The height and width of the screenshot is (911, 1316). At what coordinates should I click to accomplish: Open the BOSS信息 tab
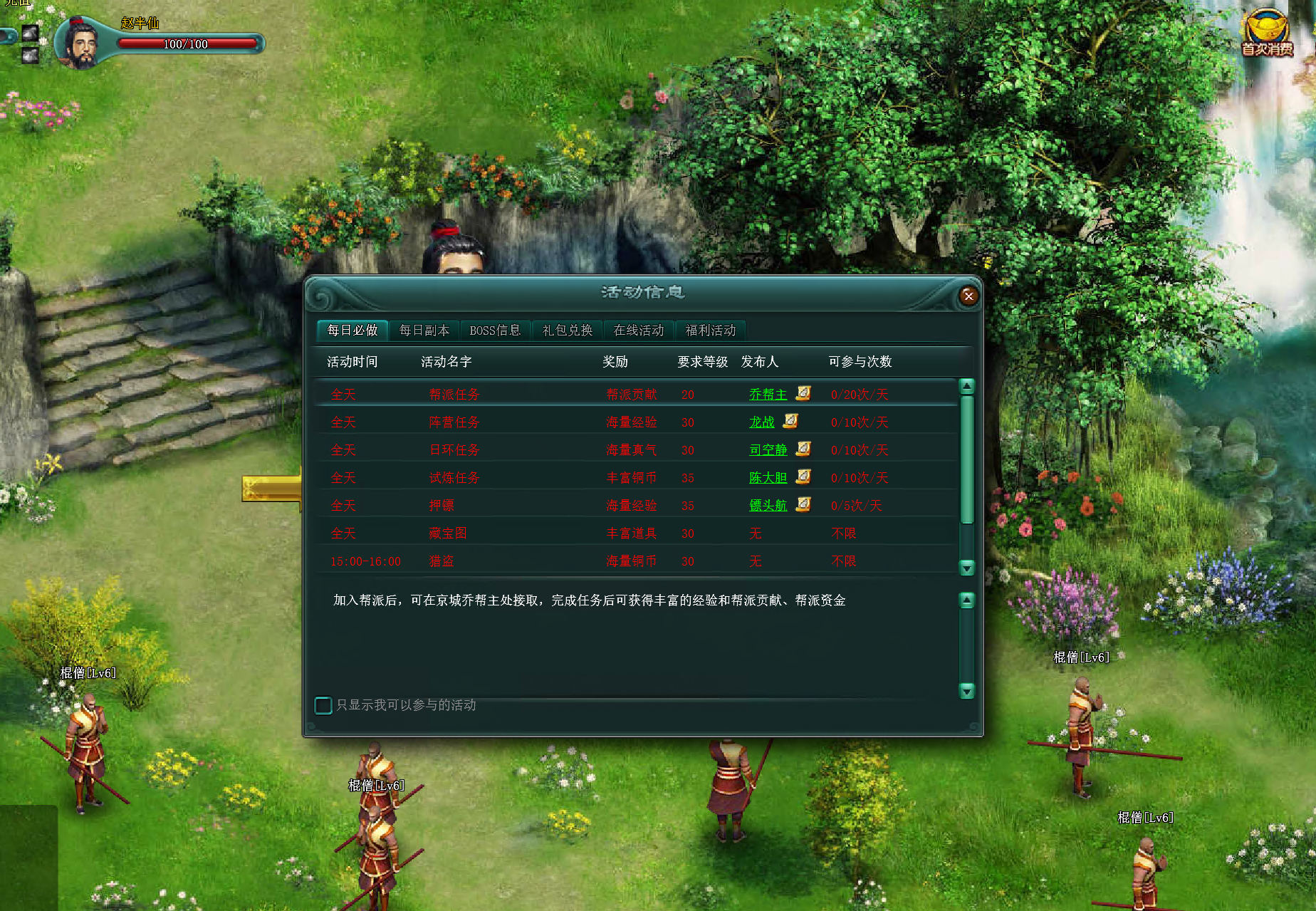click(495, 330)
